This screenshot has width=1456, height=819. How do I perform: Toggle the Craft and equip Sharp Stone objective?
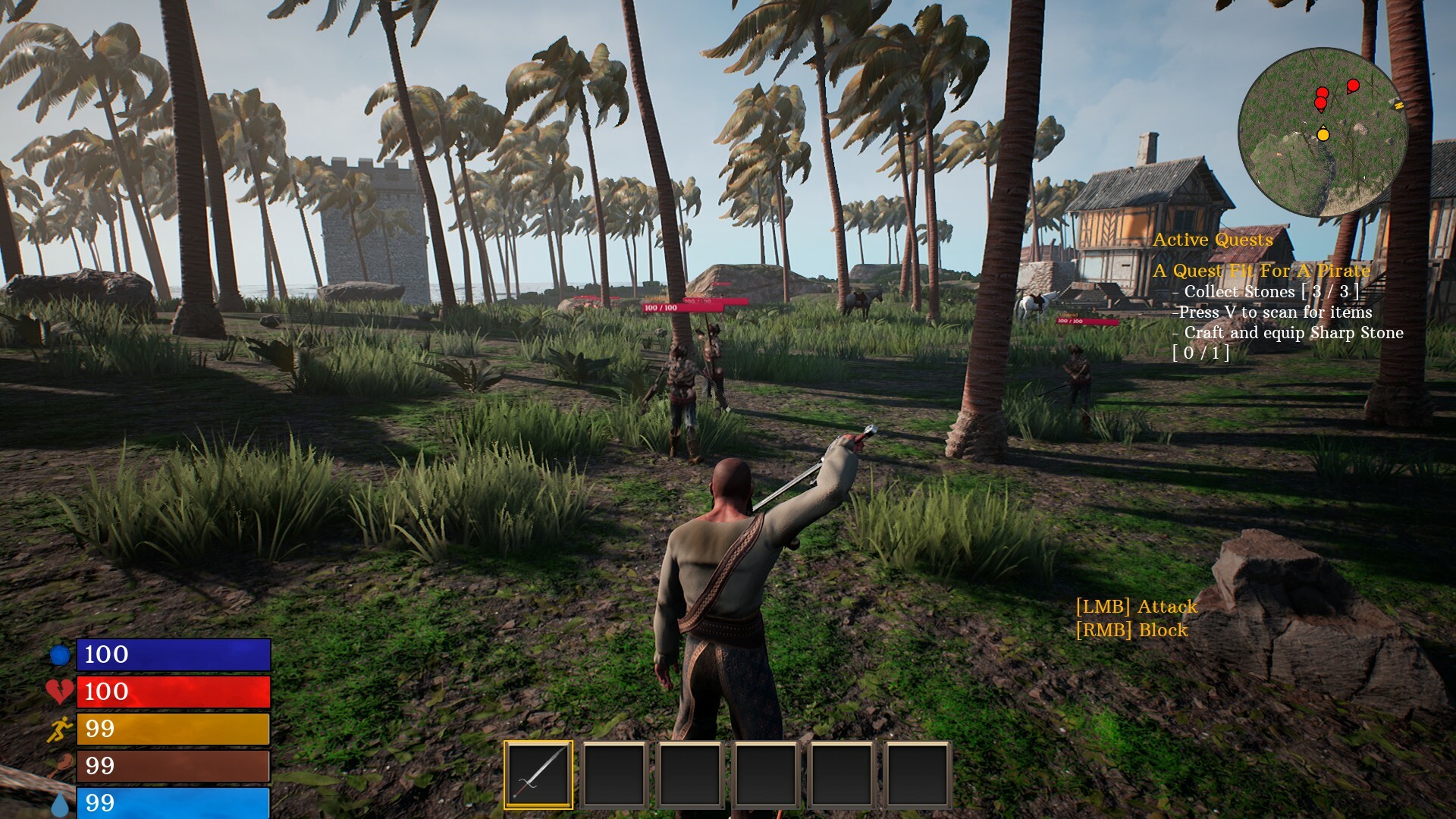pyautogui.click(x=1289, y=333)
